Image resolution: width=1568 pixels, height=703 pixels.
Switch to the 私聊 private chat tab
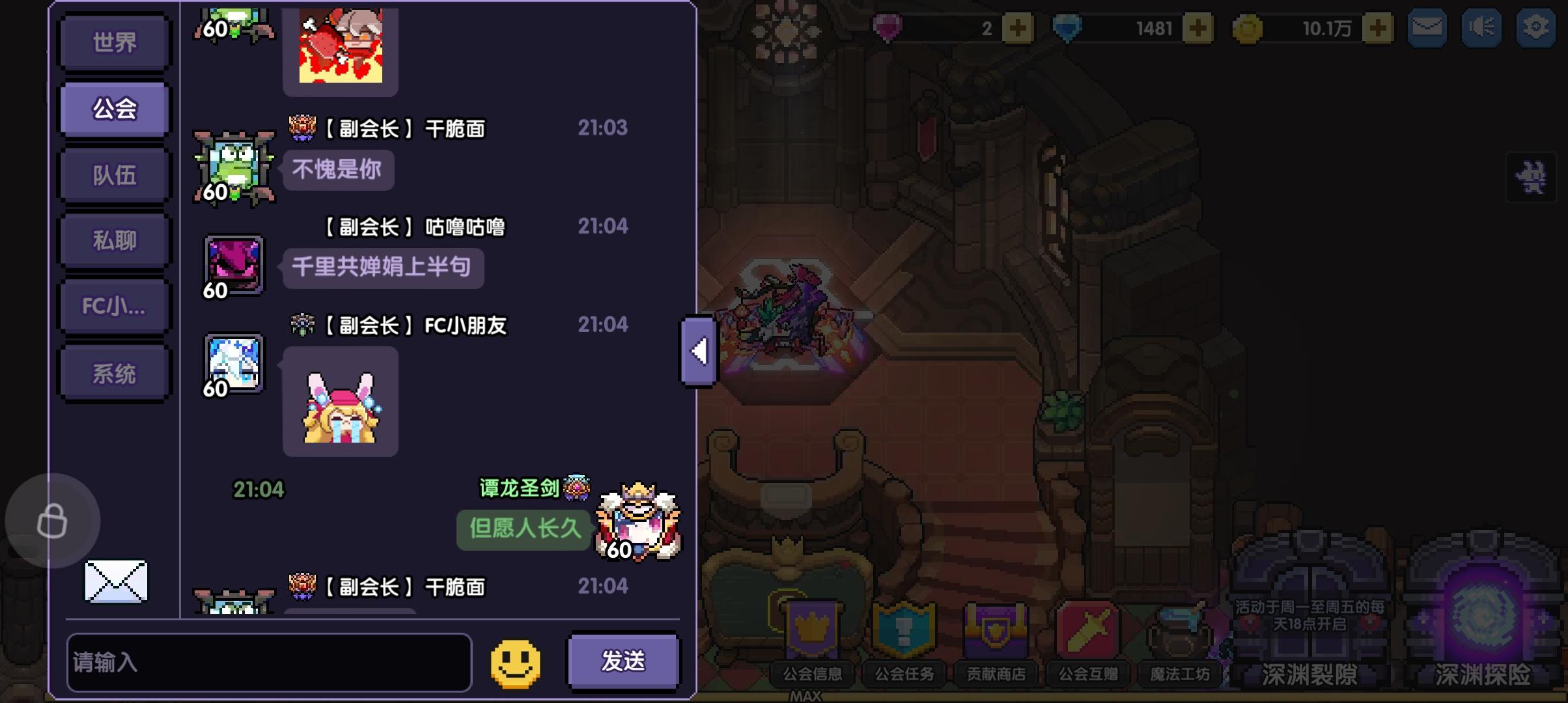(x=114, y=239)
